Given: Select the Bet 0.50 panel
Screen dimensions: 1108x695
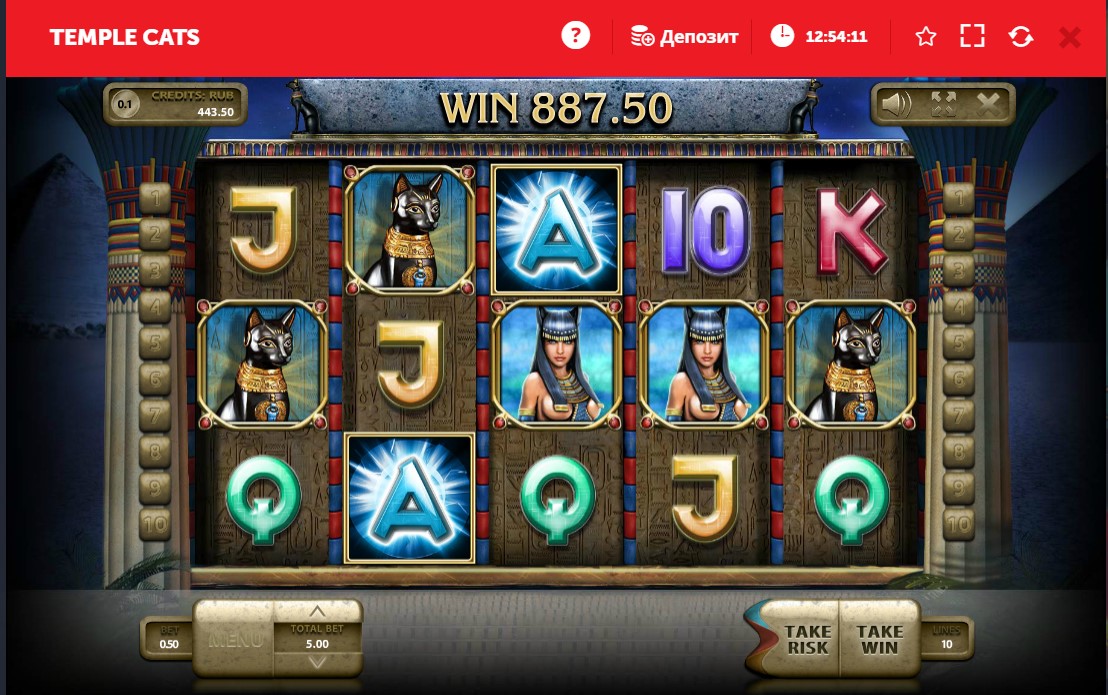Looking at the screenshot, I should (169, 638).
